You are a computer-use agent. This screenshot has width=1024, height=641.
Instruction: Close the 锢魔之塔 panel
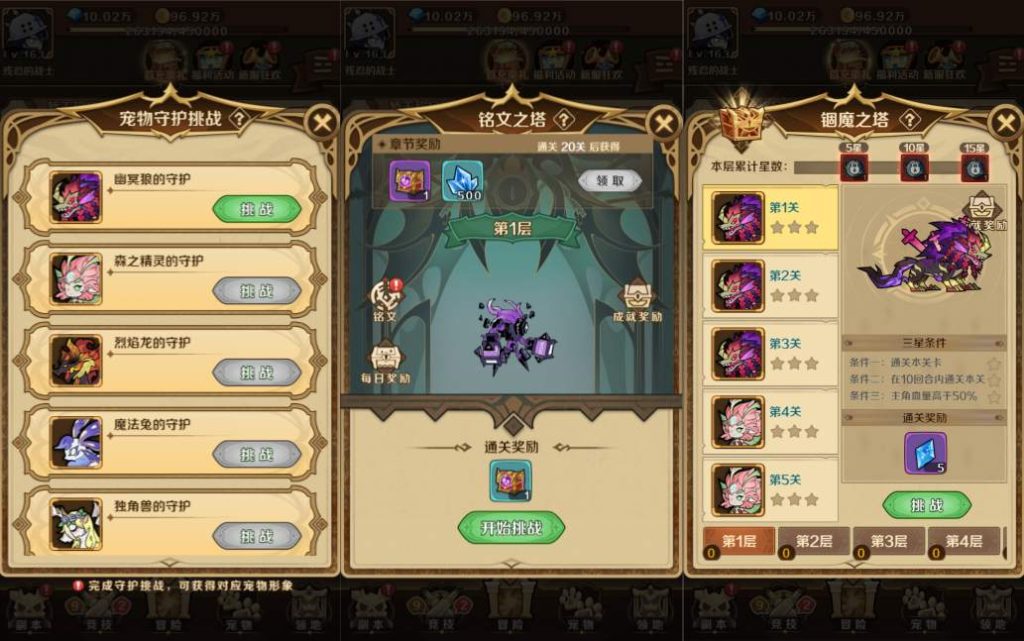[x=1004, y=123]
